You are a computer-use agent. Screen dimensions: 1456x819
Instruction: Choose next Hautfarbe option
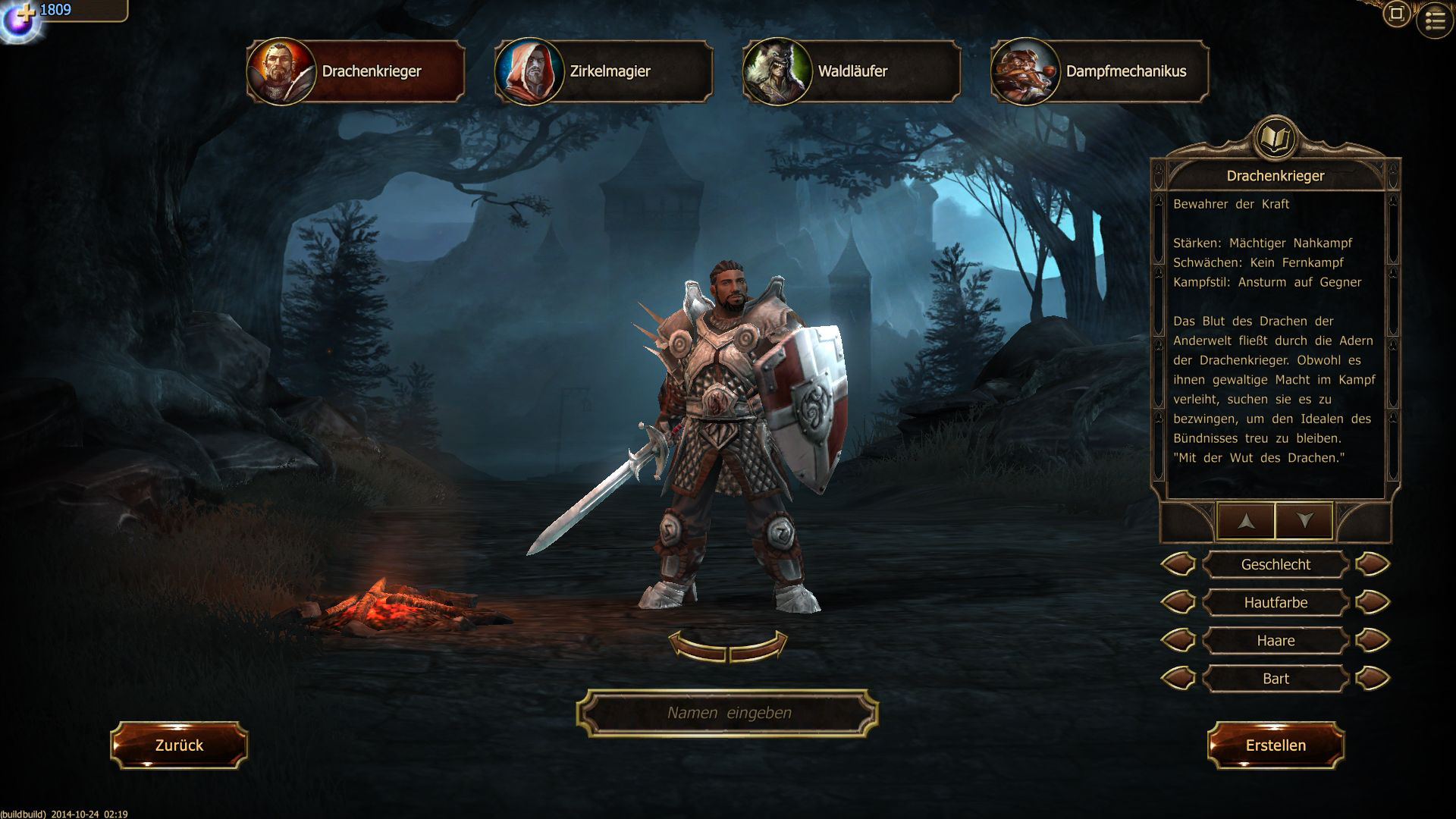click(1373, 603)
